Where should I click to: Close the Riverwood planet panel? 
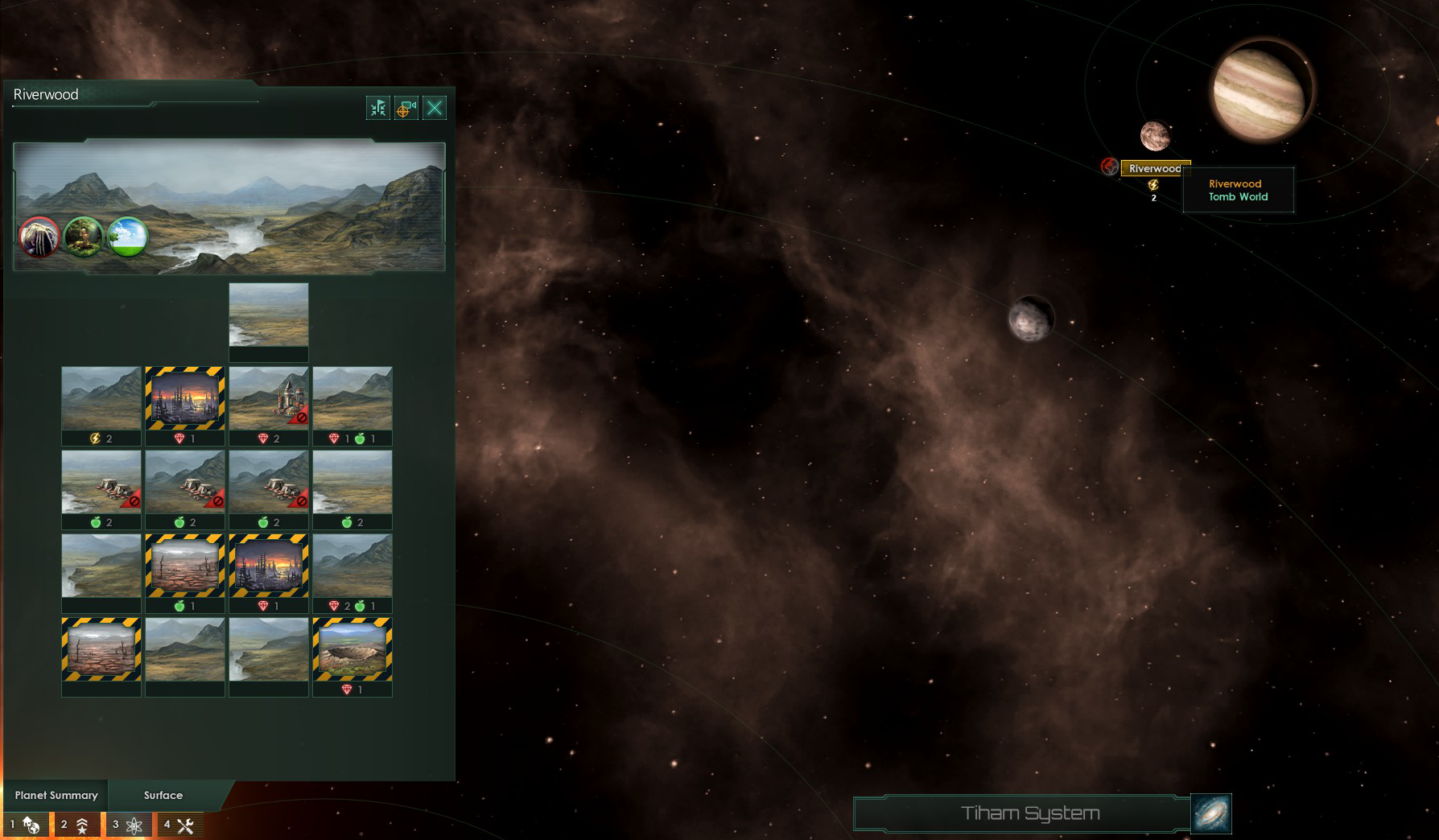point(435,108)
